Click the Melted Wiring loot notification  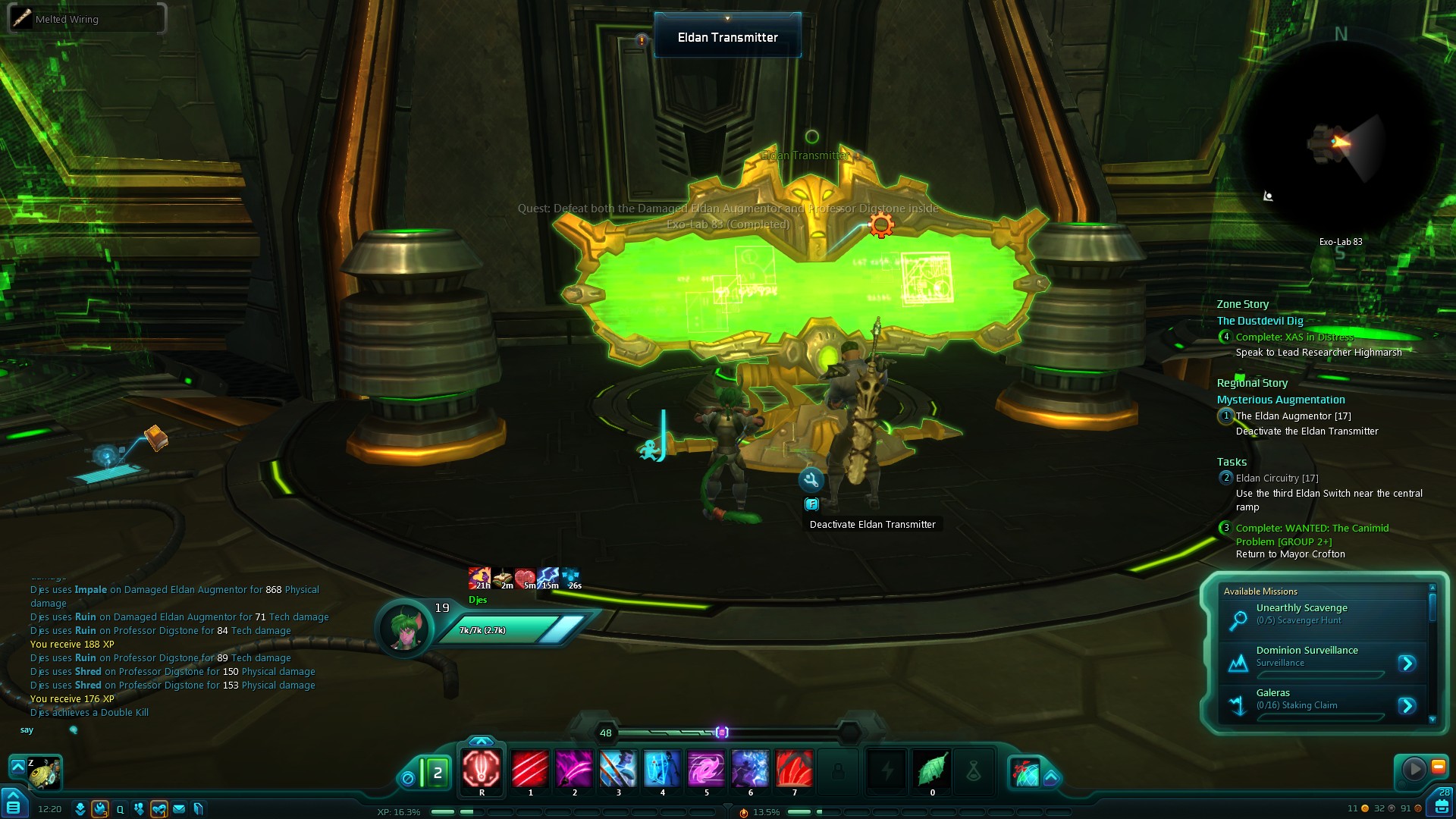pos(86,19)
